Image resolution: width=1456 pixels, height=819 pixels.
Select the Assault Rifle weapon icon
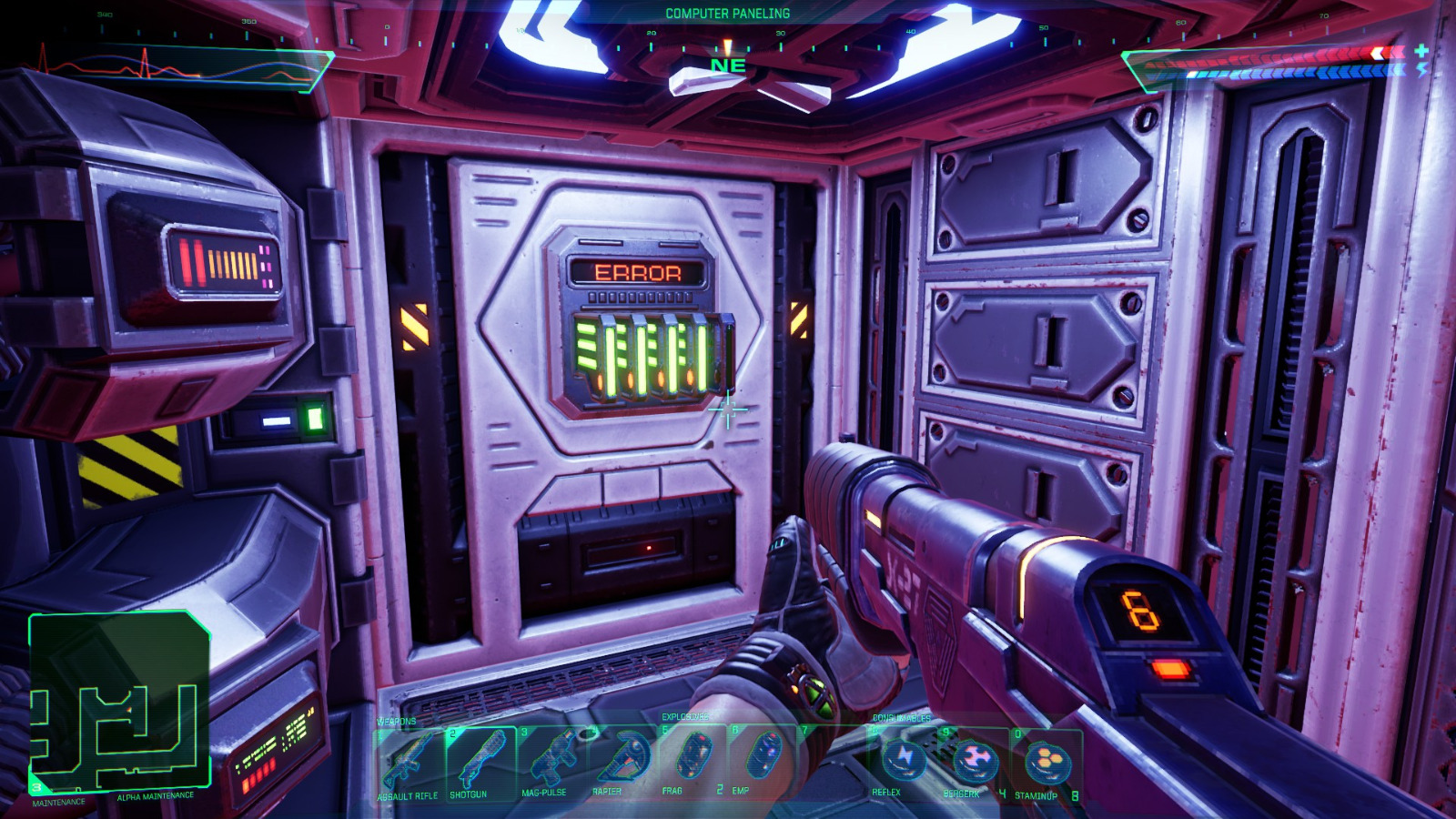click(409, 760)
